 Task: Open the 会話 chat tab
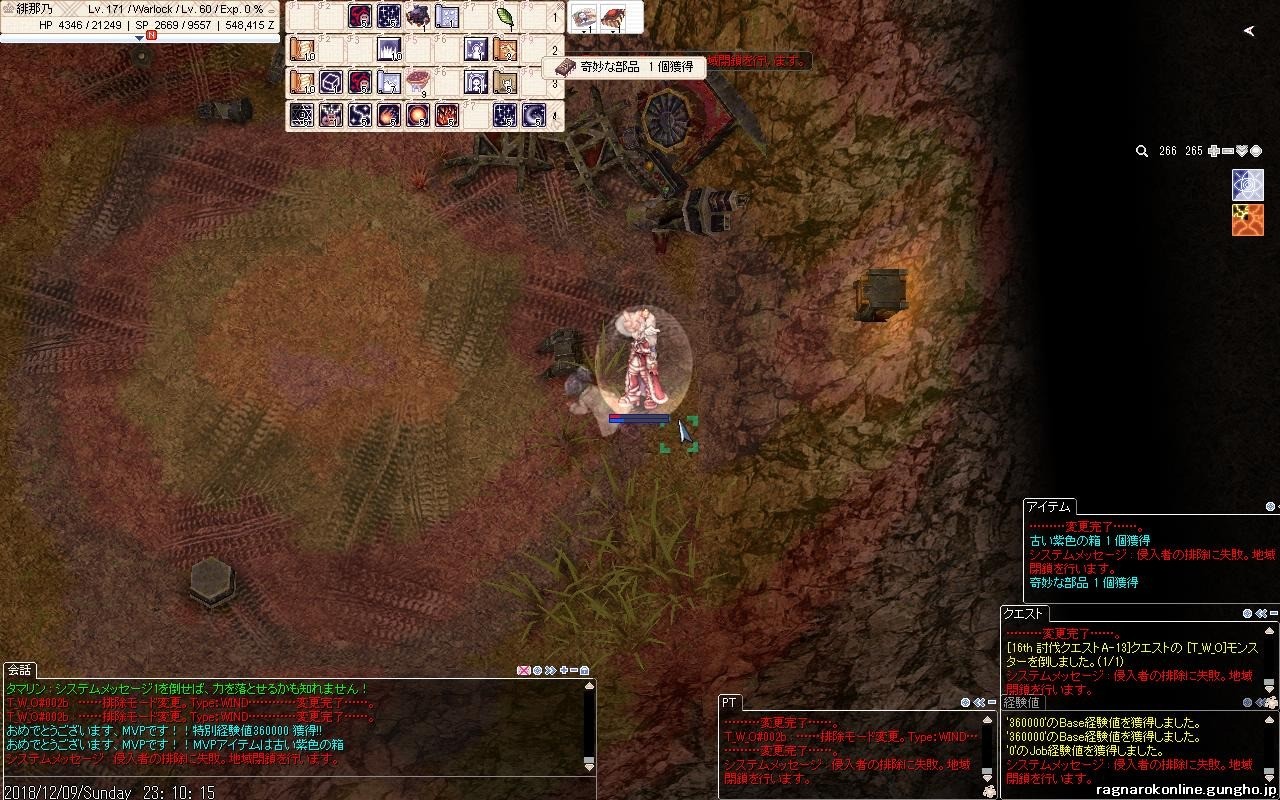(x=20, y=670)
